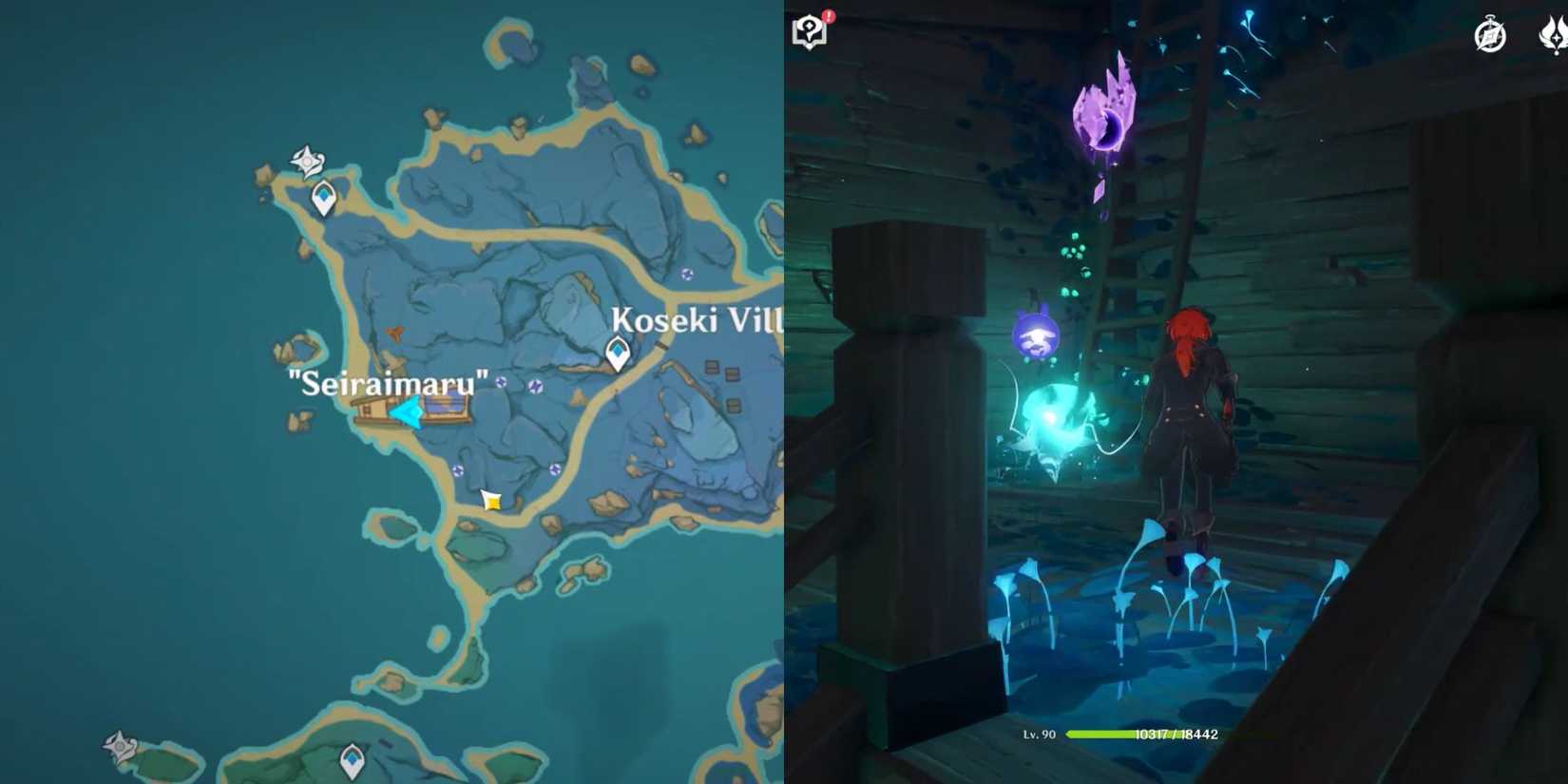Select the Koseki Village teleport waypoint
The width and height of the screenshot is (1568, 784).
click(x=616, y=354)
